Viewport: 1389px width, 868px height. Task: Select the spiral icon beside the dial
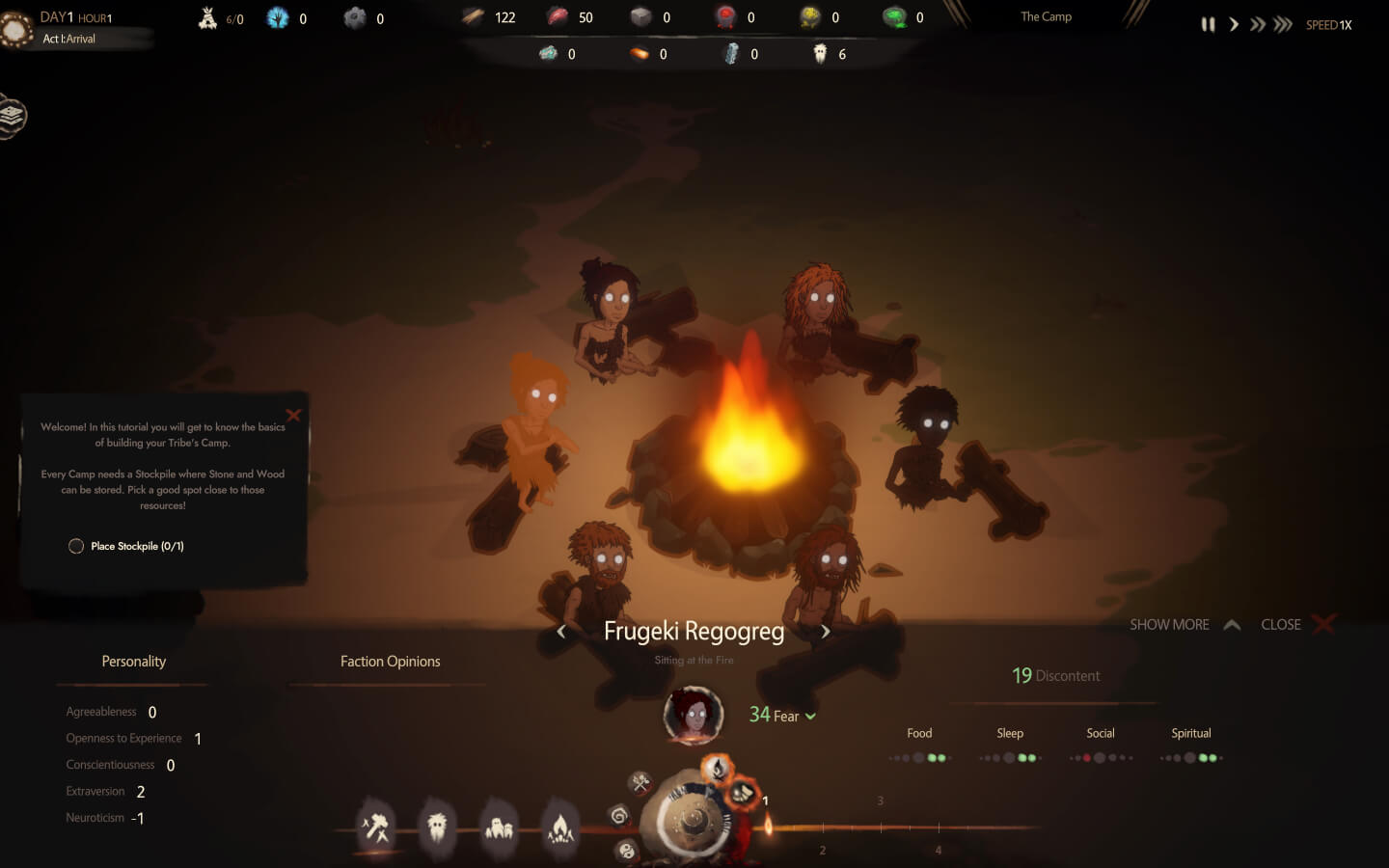tap(618, 816)
